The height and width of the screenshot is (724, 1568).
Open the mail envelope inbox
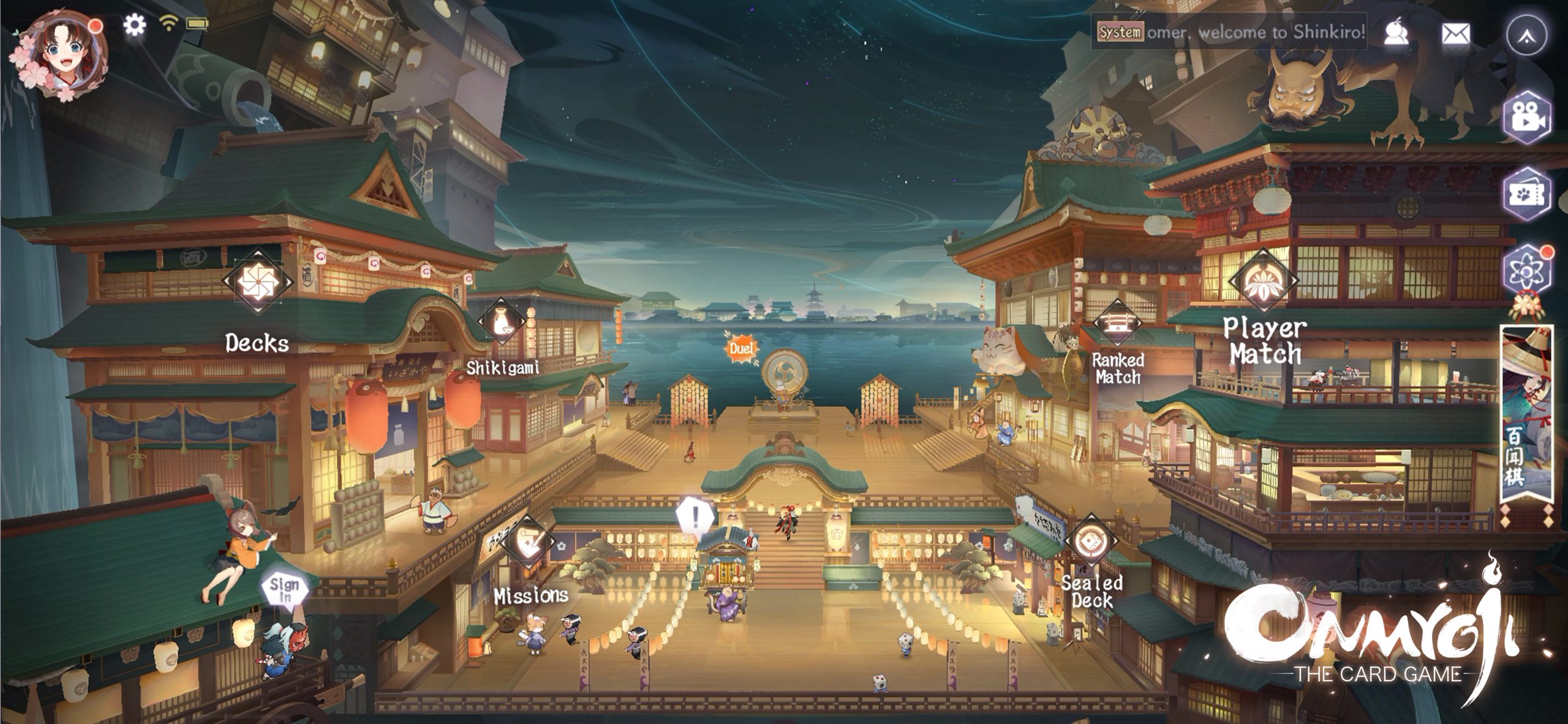pyautogui.click(x=1456, y=34)
